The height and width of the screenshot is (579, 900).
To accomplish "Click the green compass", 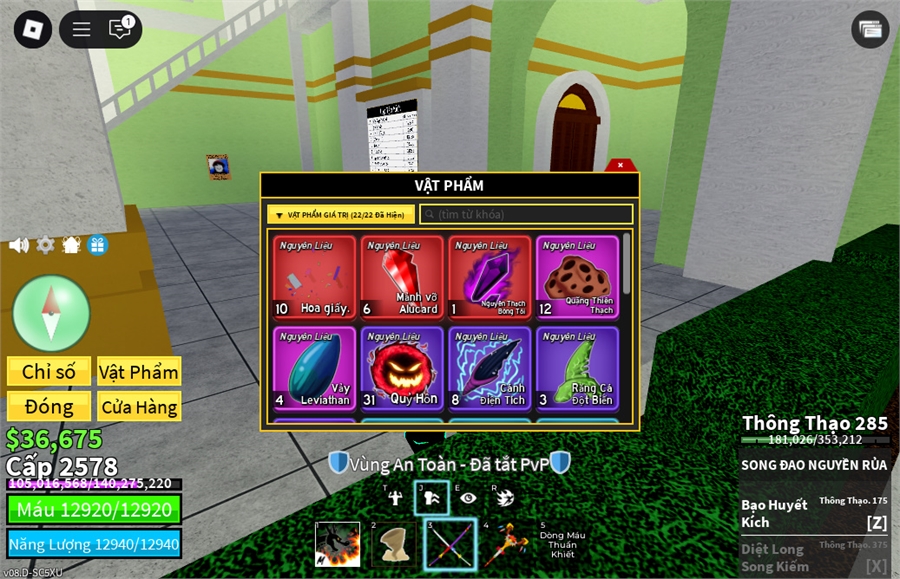I will pos(51,313).
